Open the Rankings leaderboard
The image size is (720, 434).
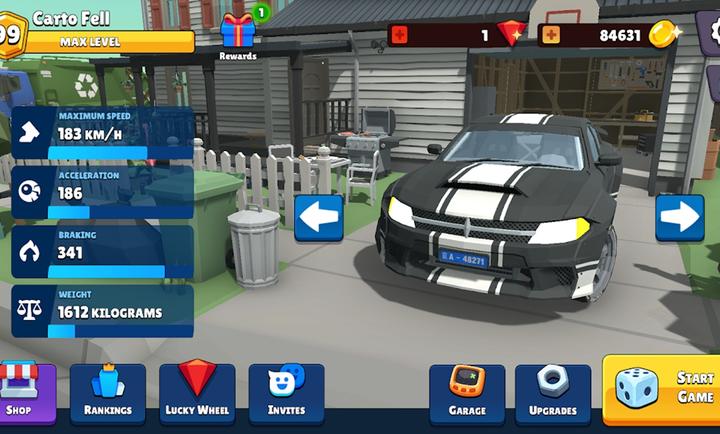click(108, 392)
